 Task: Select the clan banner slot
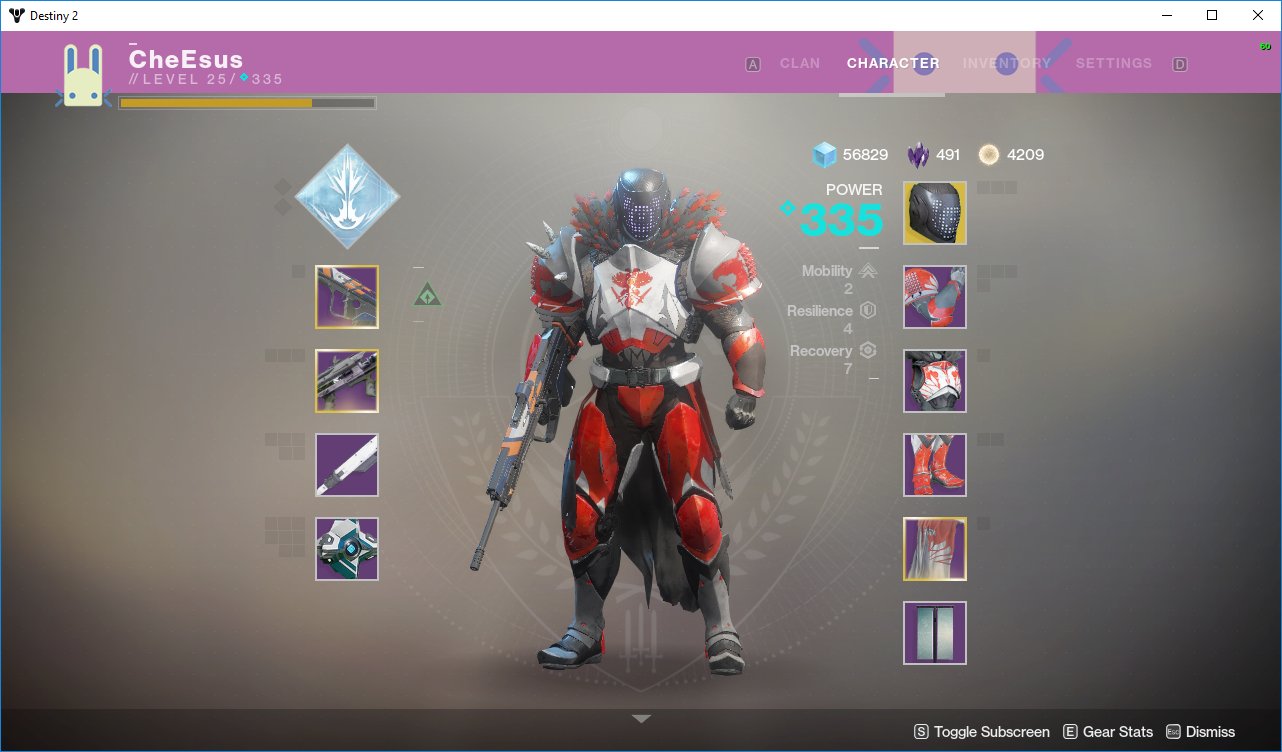coord(935,633)
